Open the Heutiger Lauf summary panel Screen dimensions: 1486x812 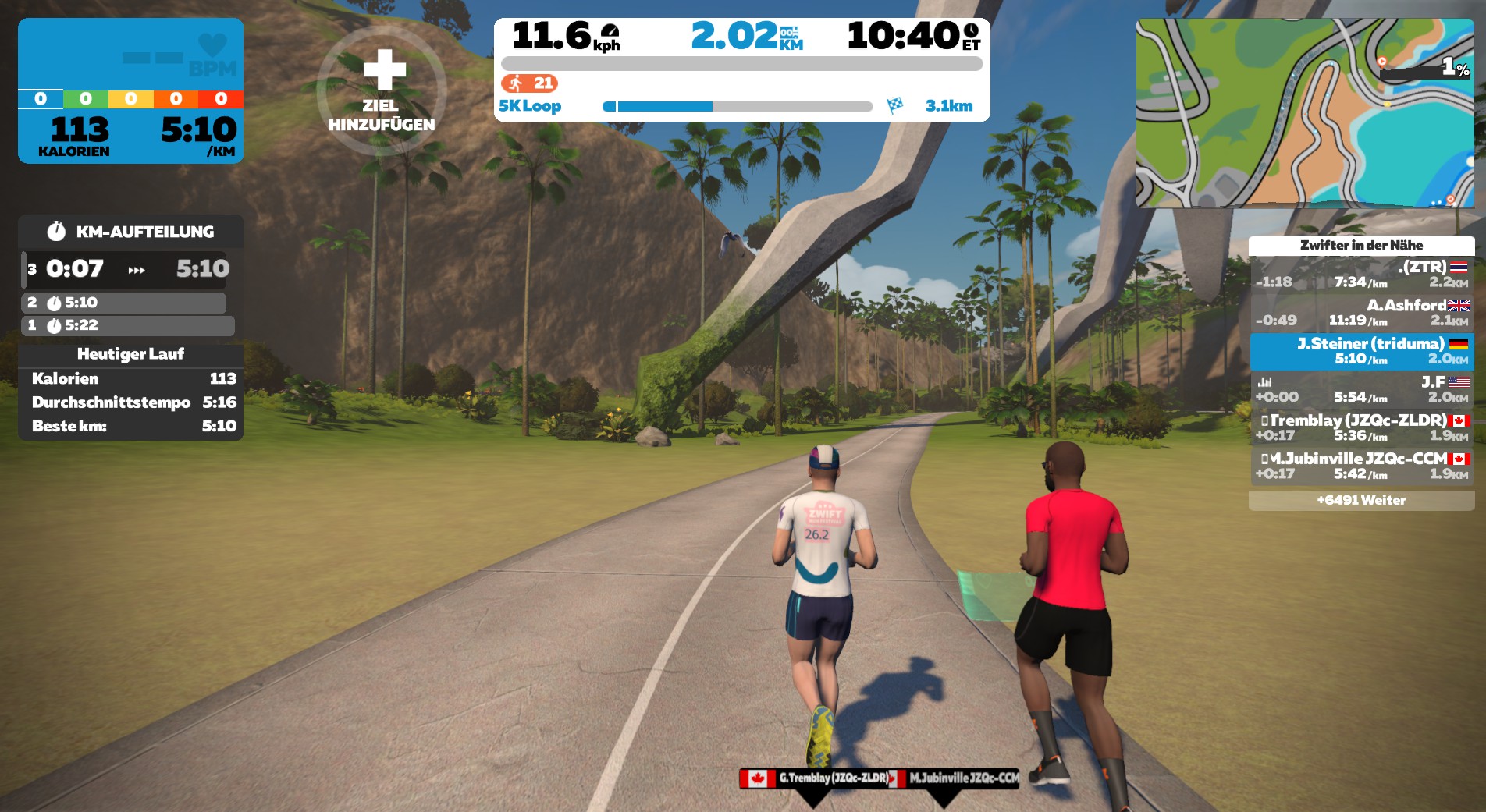[x=130, y=354]
